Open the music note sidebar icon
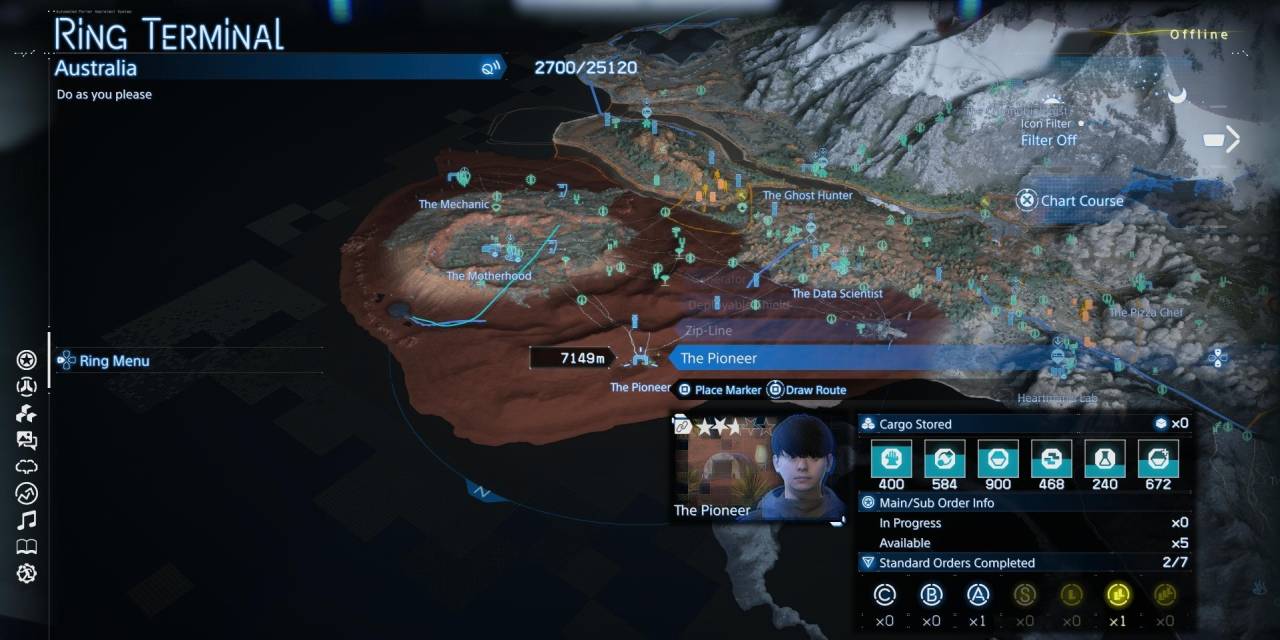The image size is (1280, 640). point(27,520)
